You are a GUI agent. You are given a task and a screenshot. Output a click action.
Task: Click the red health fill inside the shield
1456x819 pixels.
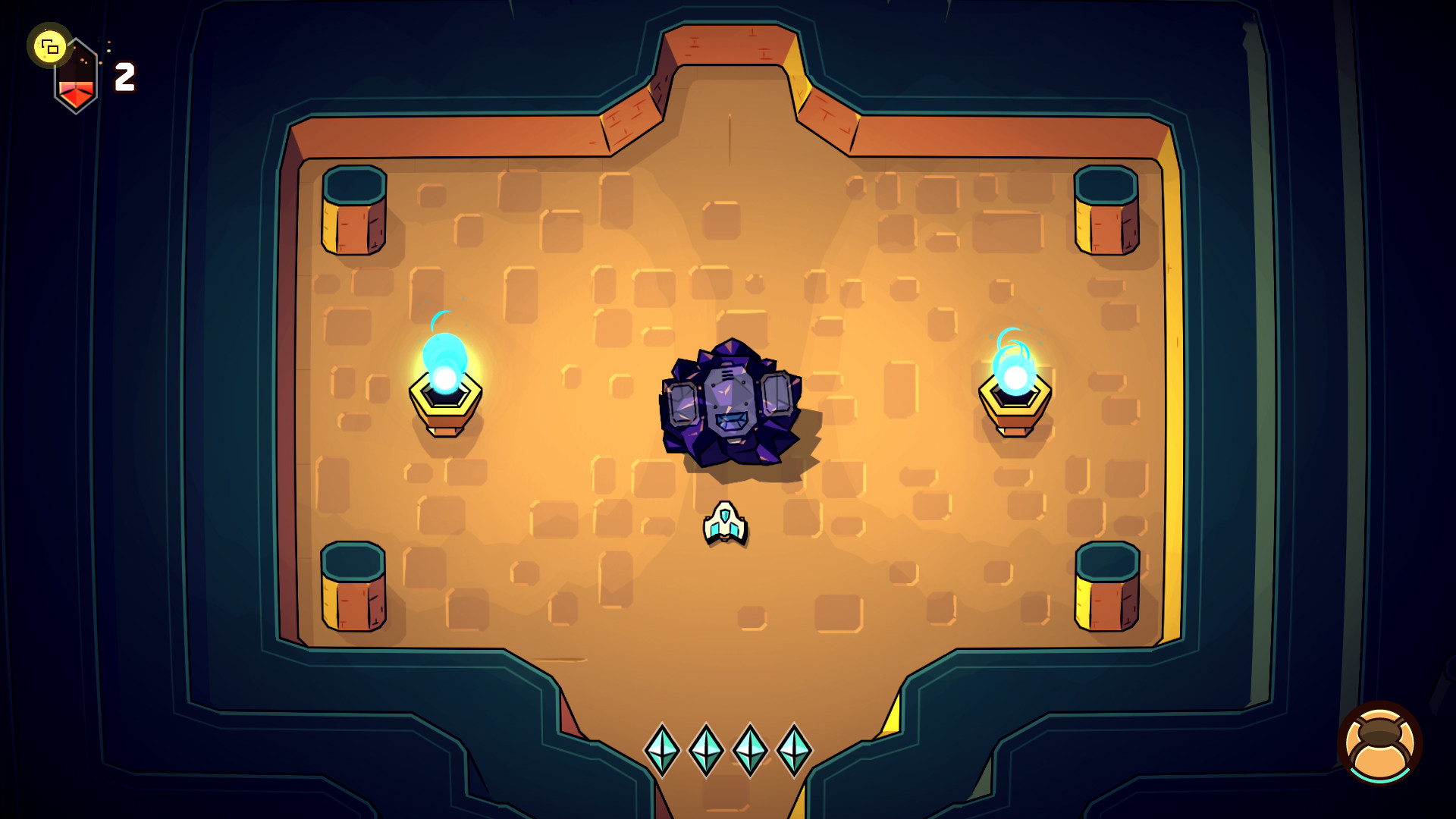click(76, 91)
